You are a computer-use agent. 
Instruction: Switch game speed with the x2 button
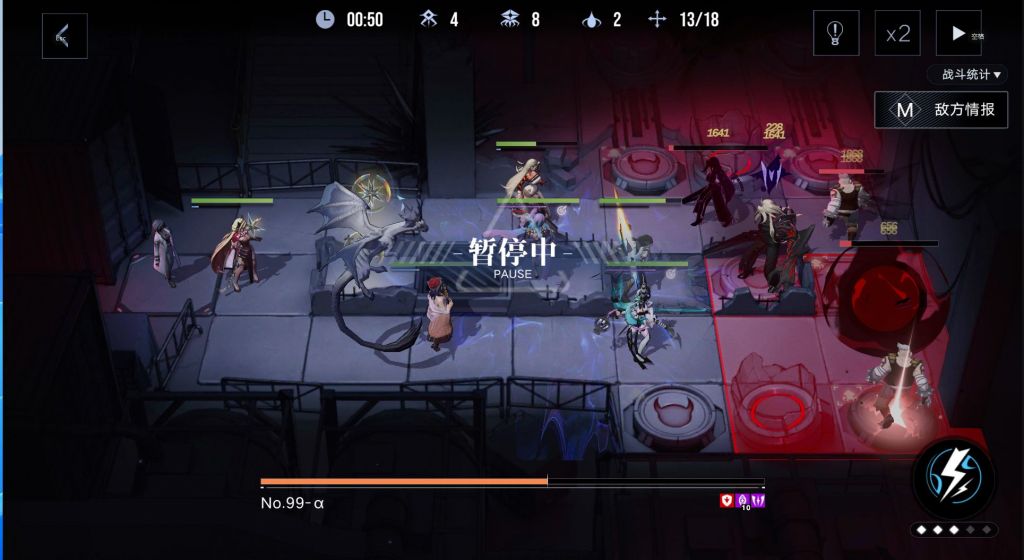point(897,33)
